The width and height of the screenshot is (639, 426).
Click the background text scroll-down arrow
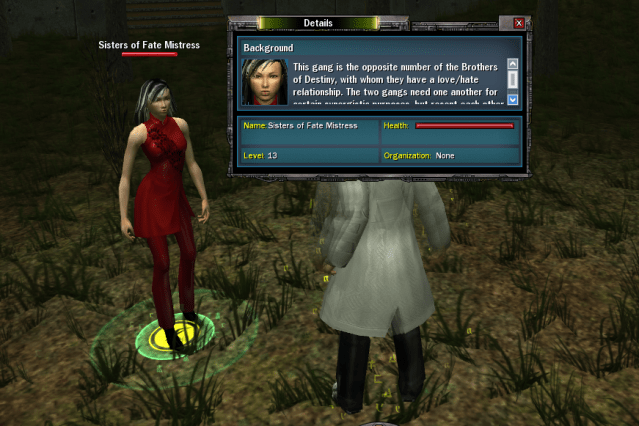(x=513, y=99)
